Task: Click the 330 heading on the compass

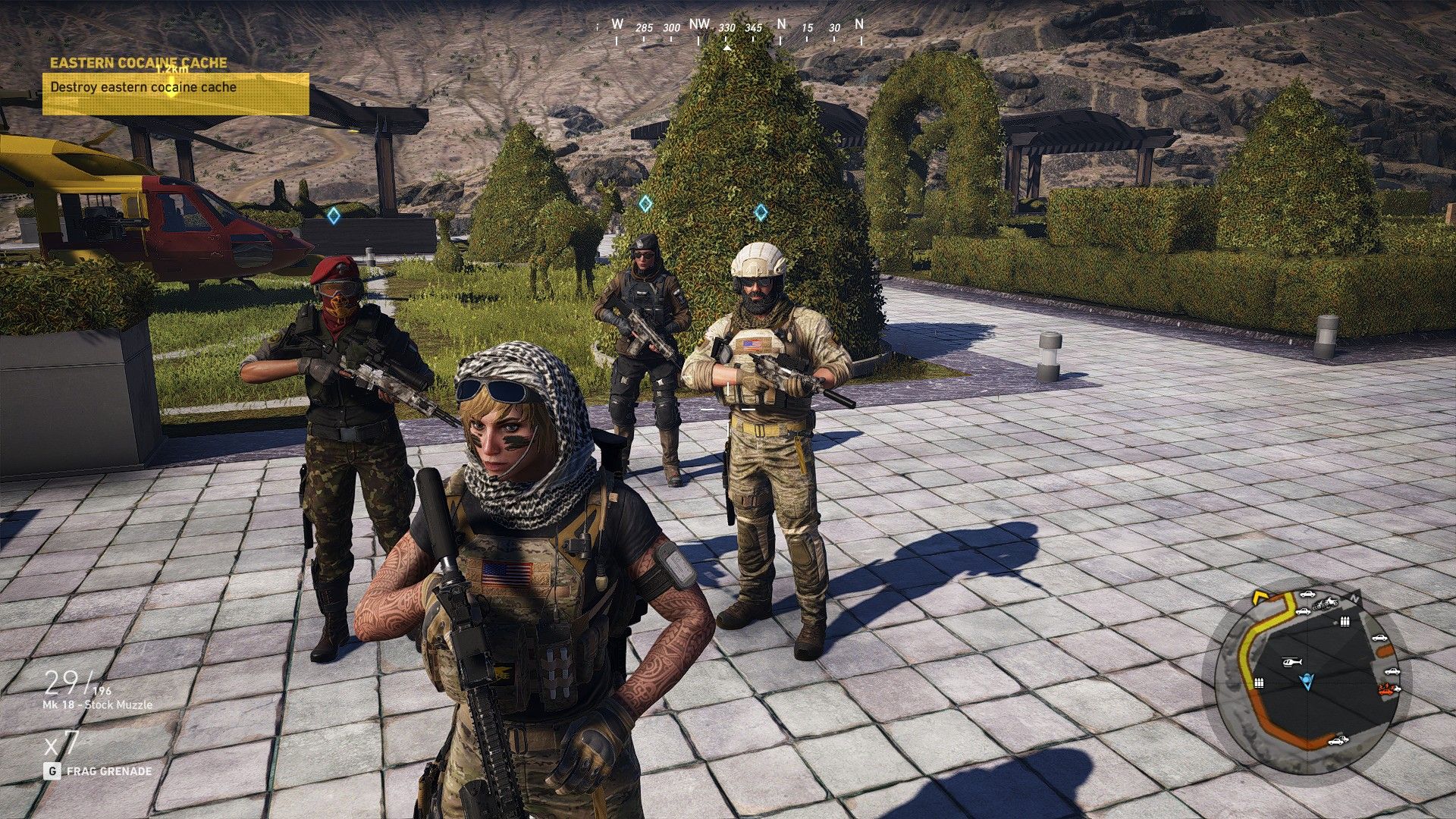Action: (727, 27)
